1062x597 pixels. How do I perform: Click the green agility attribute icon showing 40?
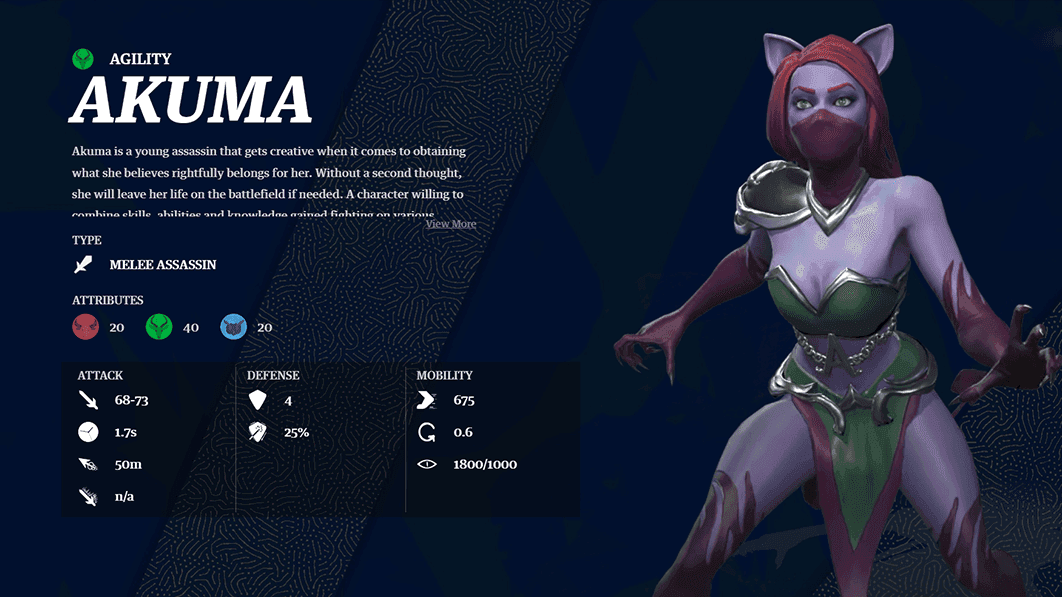click(x=159, y=327)
